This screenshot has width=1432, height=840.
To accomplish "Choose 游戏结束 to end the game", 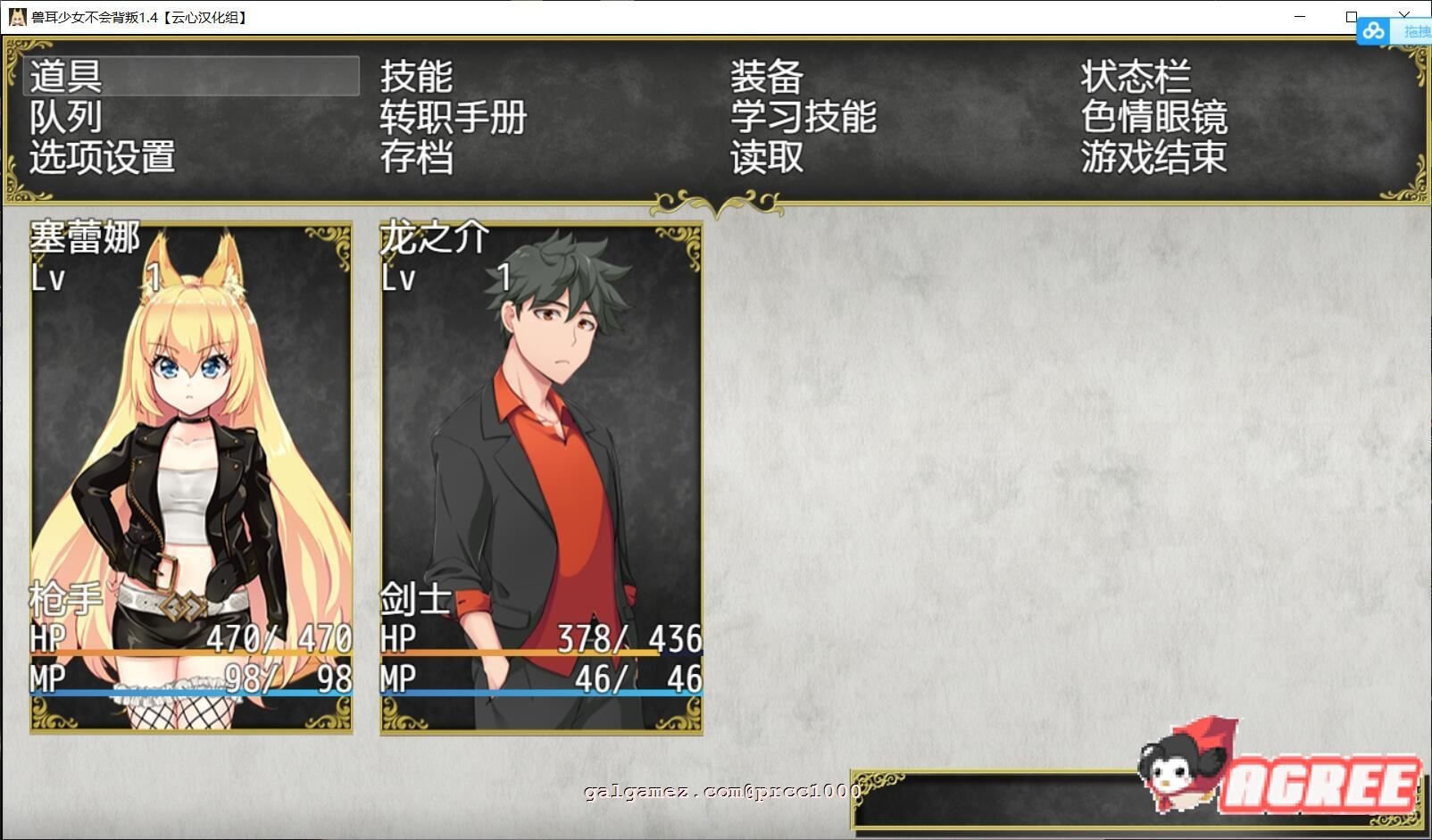I will (1154, 158).
